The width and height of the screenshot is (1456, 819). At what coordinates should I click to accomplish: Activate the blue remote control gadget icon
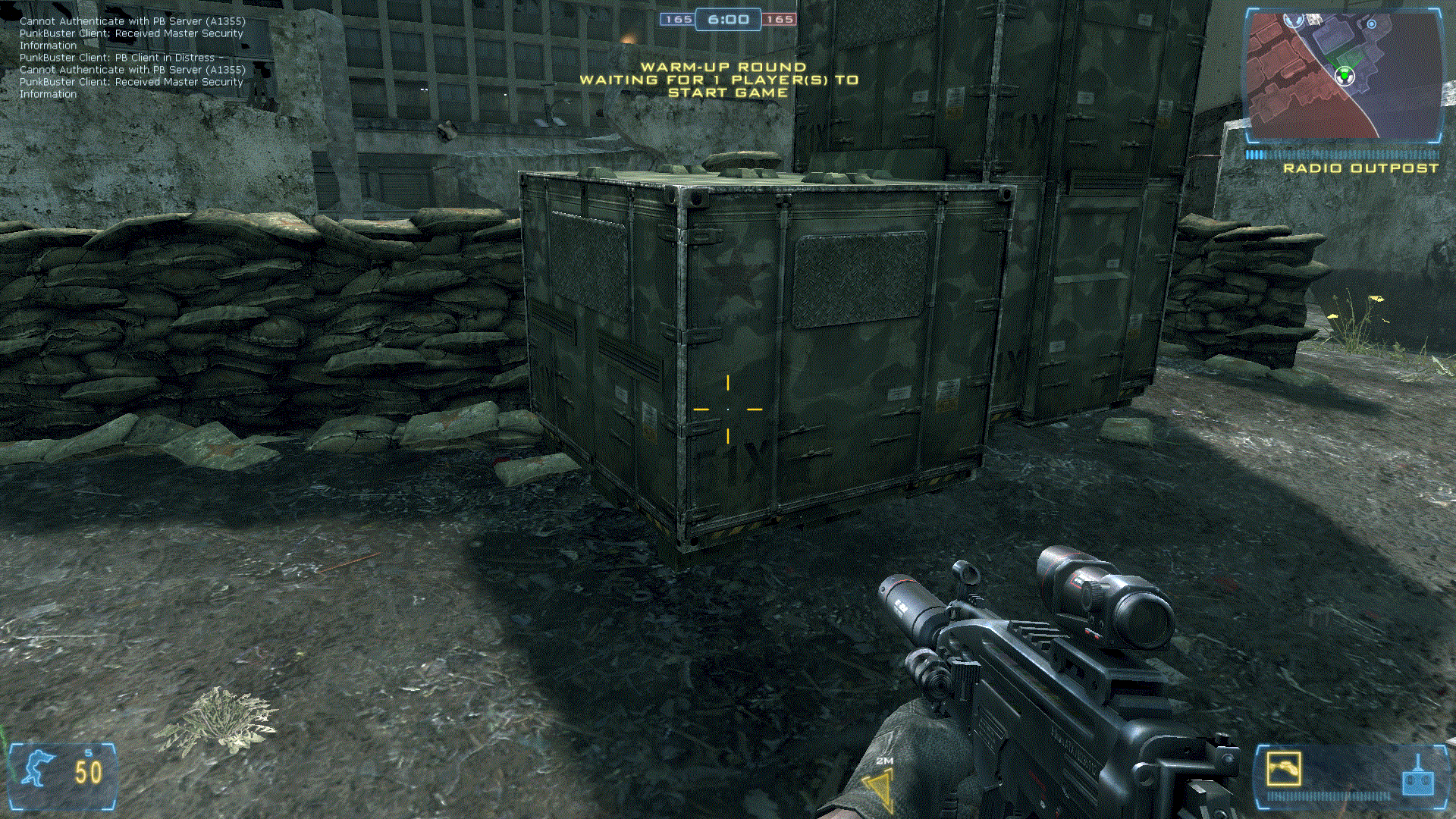pyautogui.click(x=1417, y=779)
